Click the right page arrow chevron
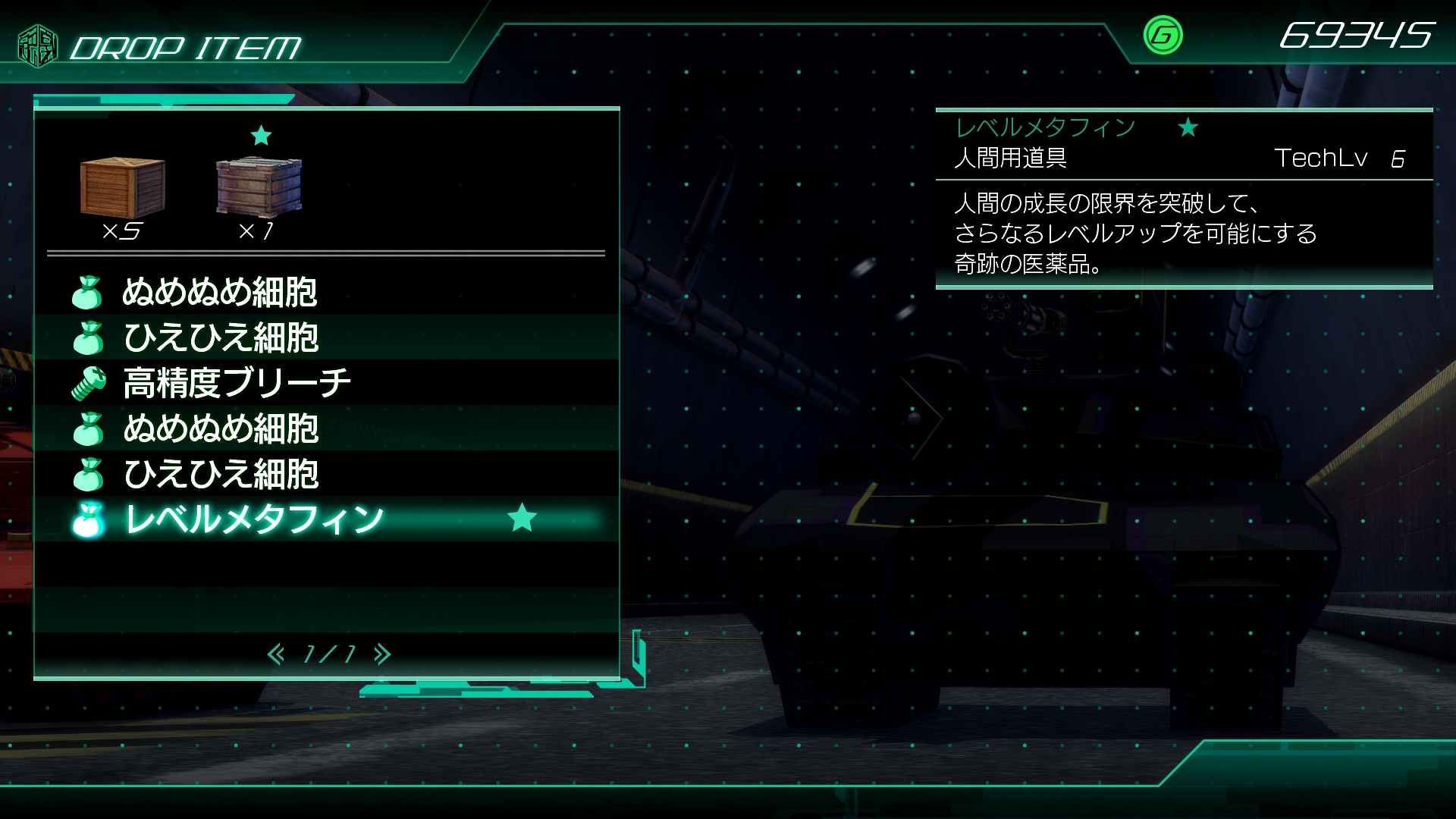This screenshot has height=819, width=1456. (x=381, y=652)
